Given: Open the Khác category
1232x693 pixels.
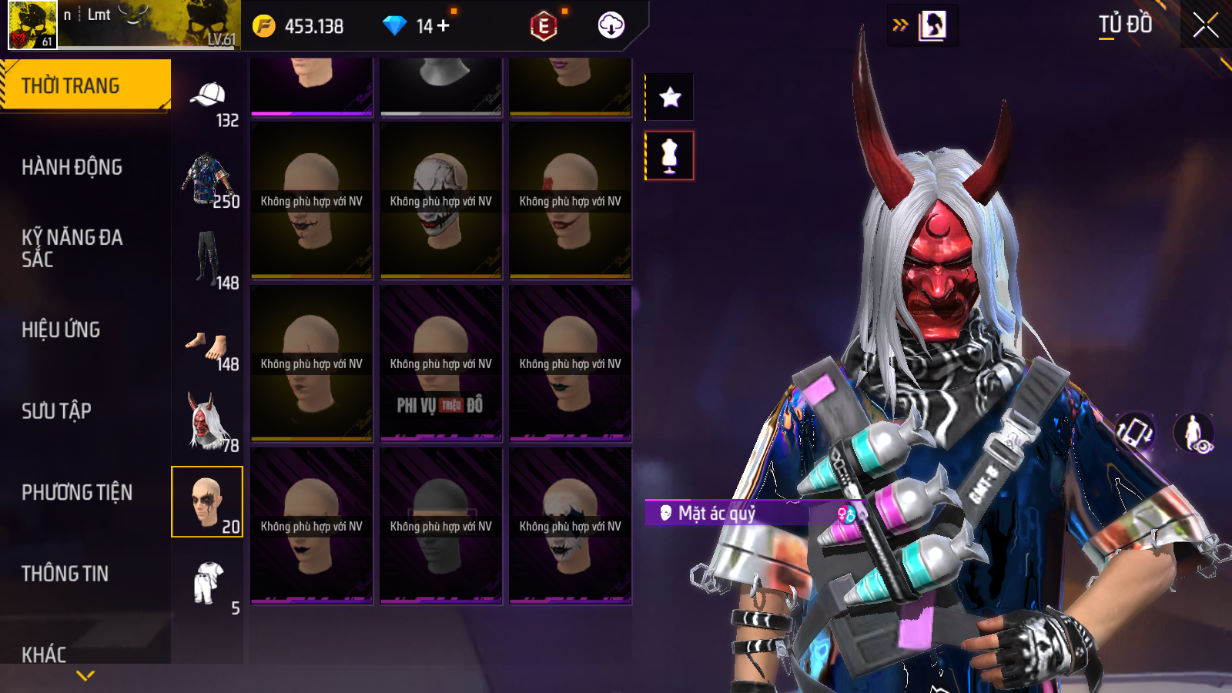Looking at the screenshot, I should 44,654.
